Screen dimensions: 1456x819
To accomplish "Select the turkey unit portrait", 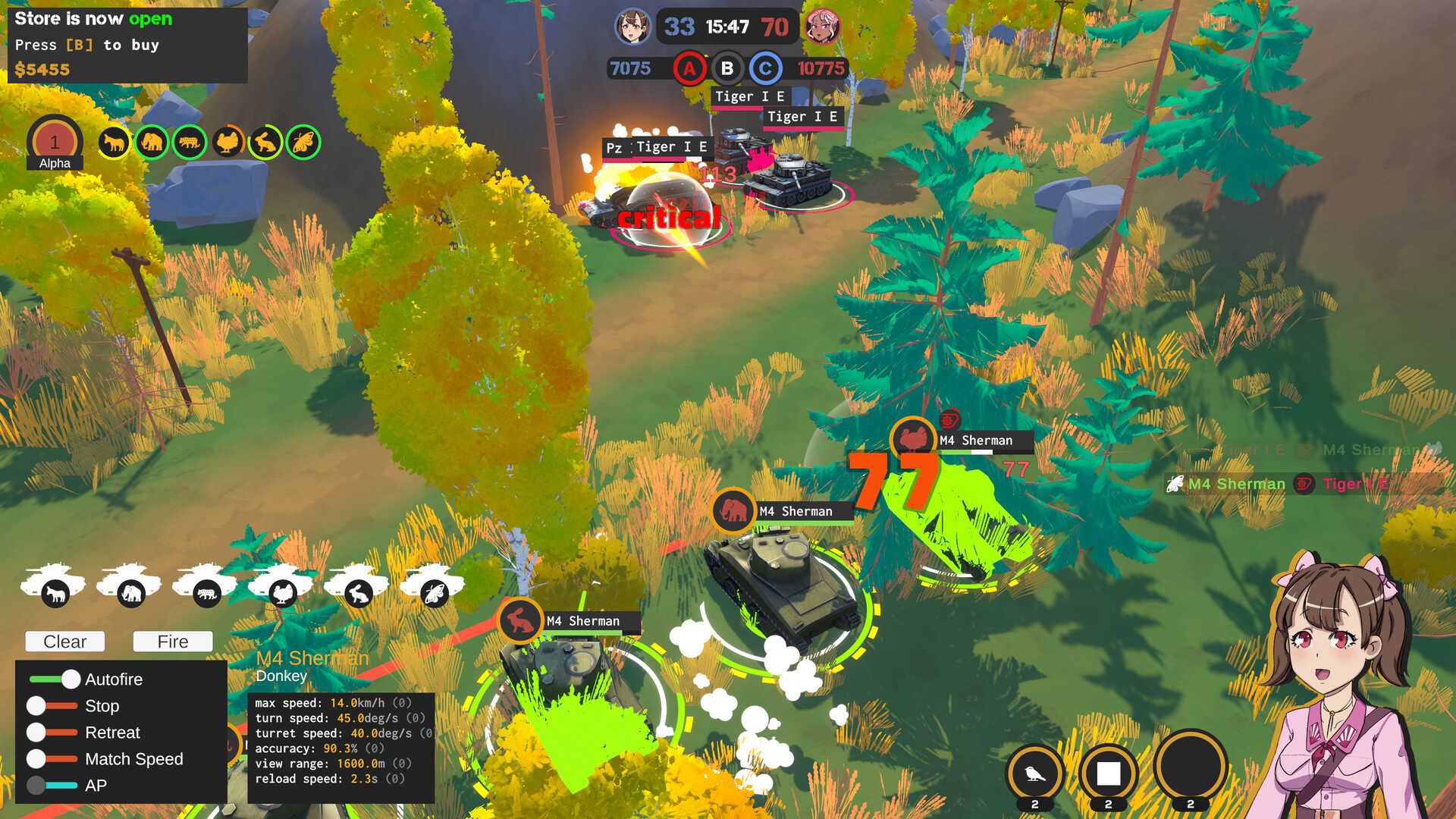I will coord(227,143).
